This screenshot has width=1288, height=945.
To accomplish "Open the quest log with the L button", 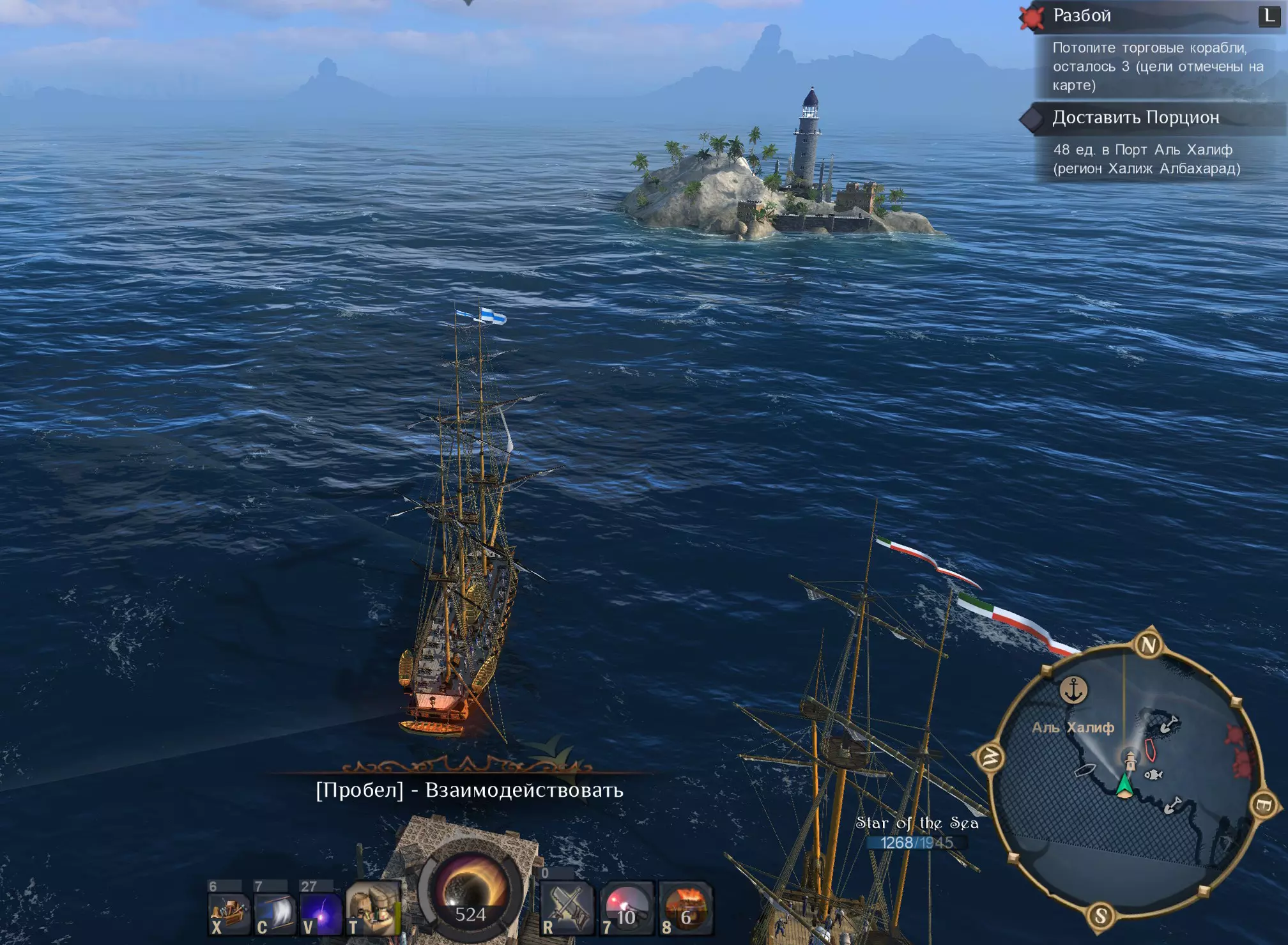I will [1268, 15].
